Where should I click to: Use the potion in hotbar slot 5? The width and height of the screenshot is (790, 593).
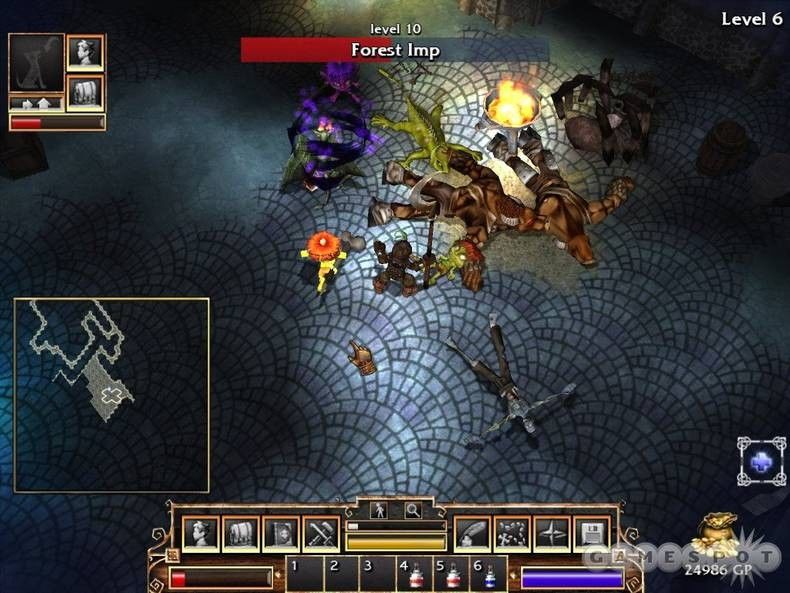(x=453, y=576)
